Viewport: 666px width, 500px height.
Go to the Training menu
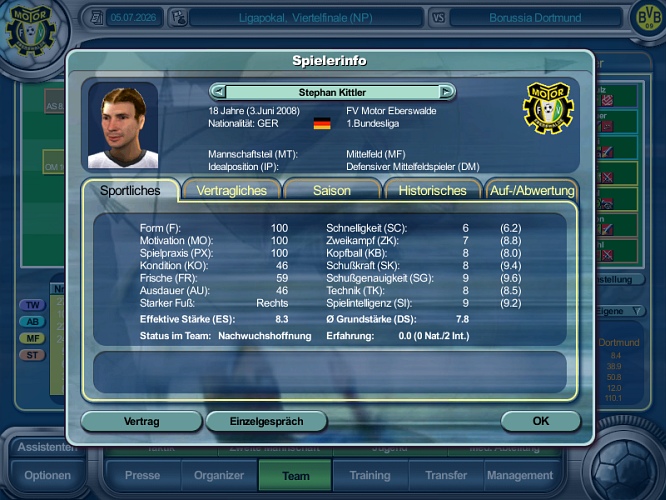tap(371, 476)
